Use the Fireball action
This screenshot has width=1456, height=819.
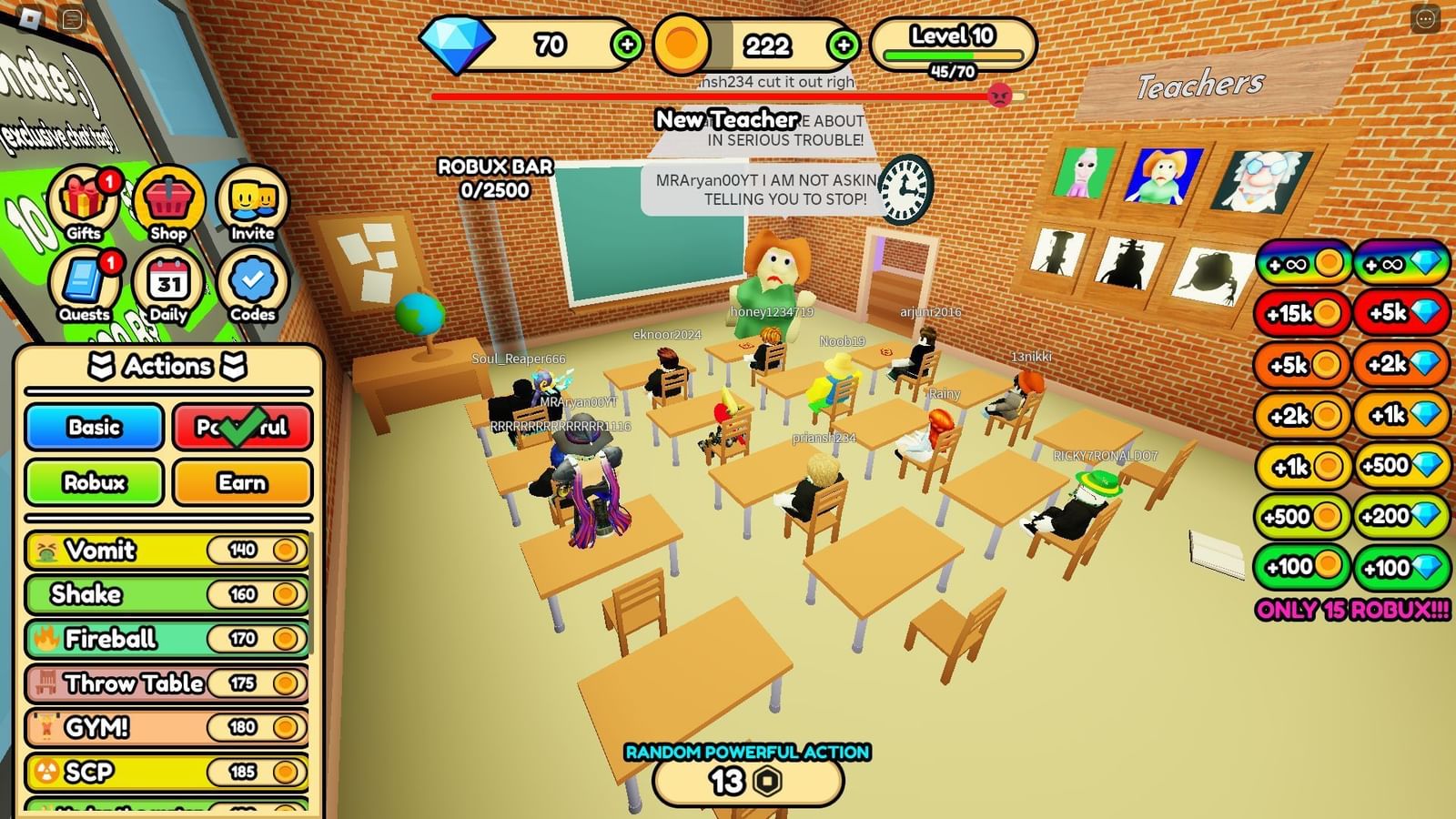pos(168,639)
